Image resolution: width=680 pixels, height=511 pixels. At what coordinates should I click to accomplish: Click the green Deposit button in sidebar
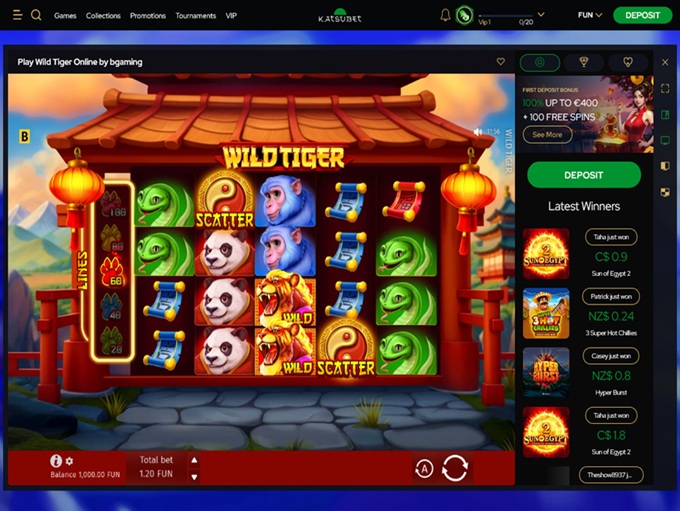pyautogui.click(x=584, y=175)
